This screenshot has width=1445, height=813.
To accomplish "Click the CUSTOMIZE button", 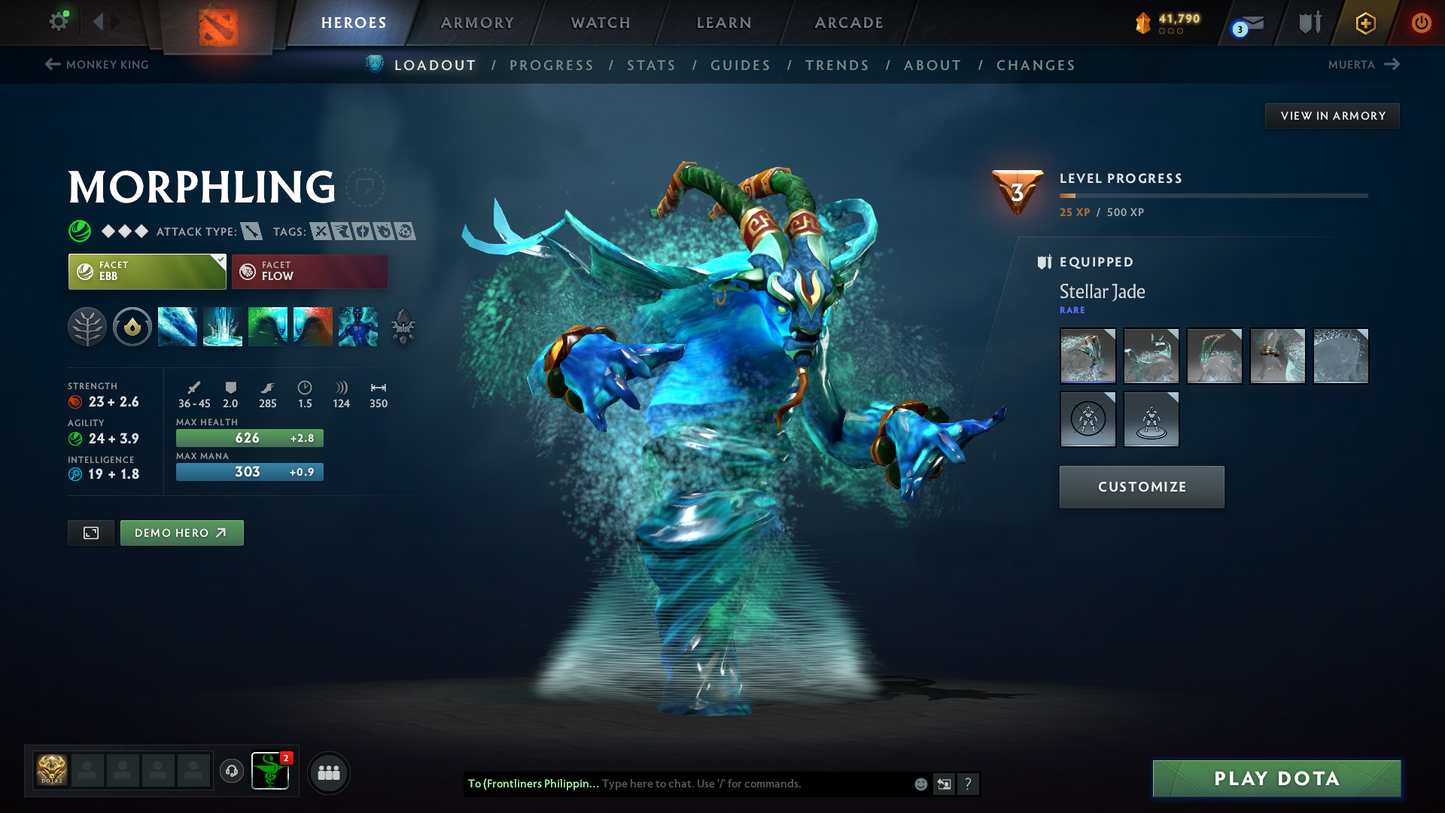I will 1141,487.
